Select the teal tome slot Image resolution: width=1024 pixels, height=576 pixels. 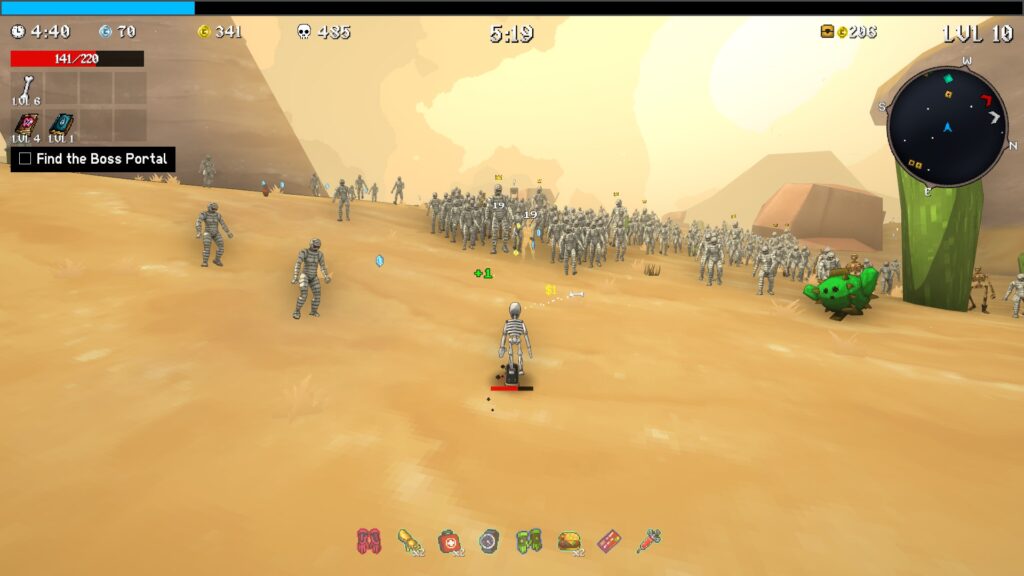pos(62,125)
